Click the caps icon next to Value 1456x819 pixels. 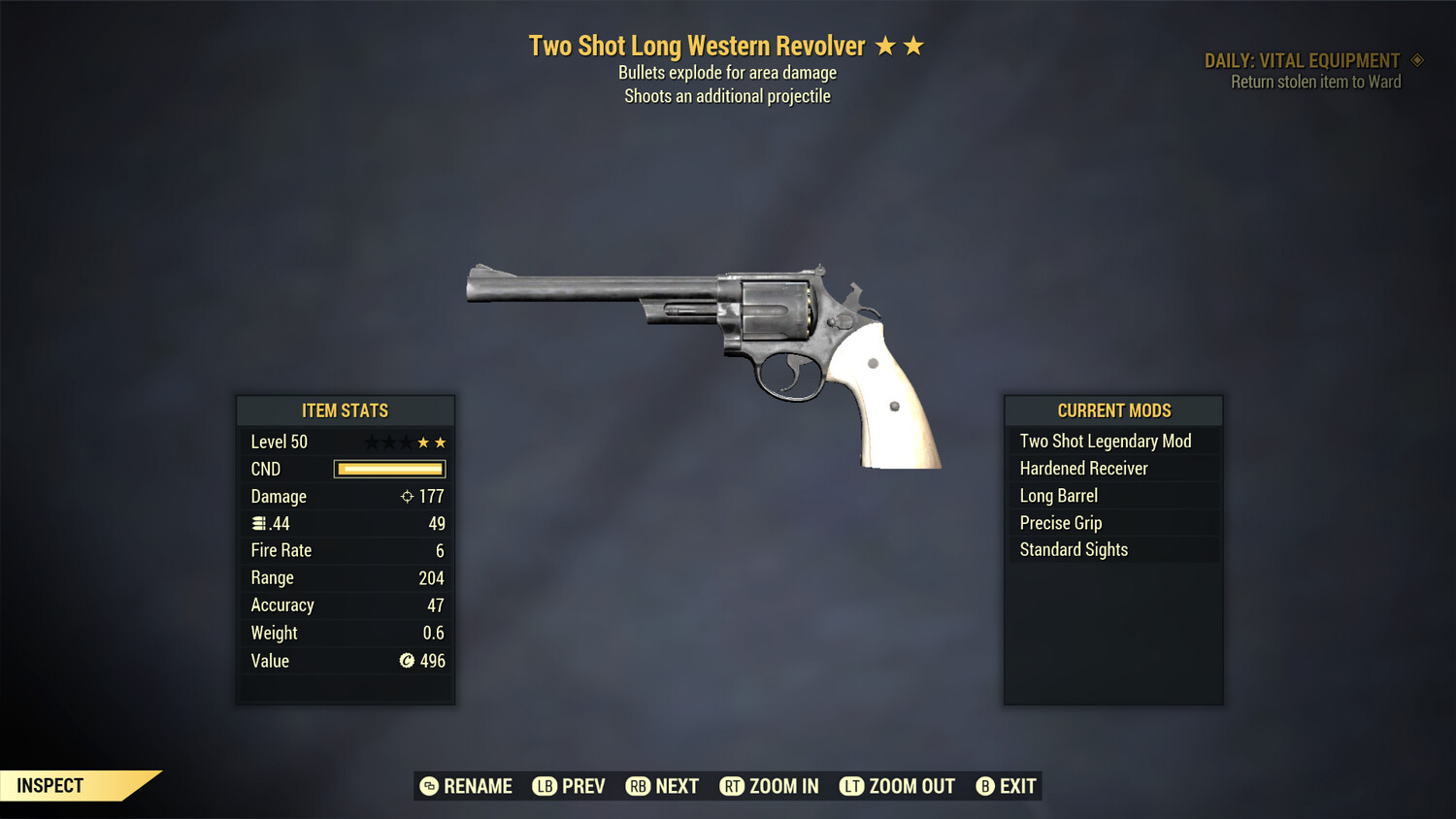coord(407,661)
